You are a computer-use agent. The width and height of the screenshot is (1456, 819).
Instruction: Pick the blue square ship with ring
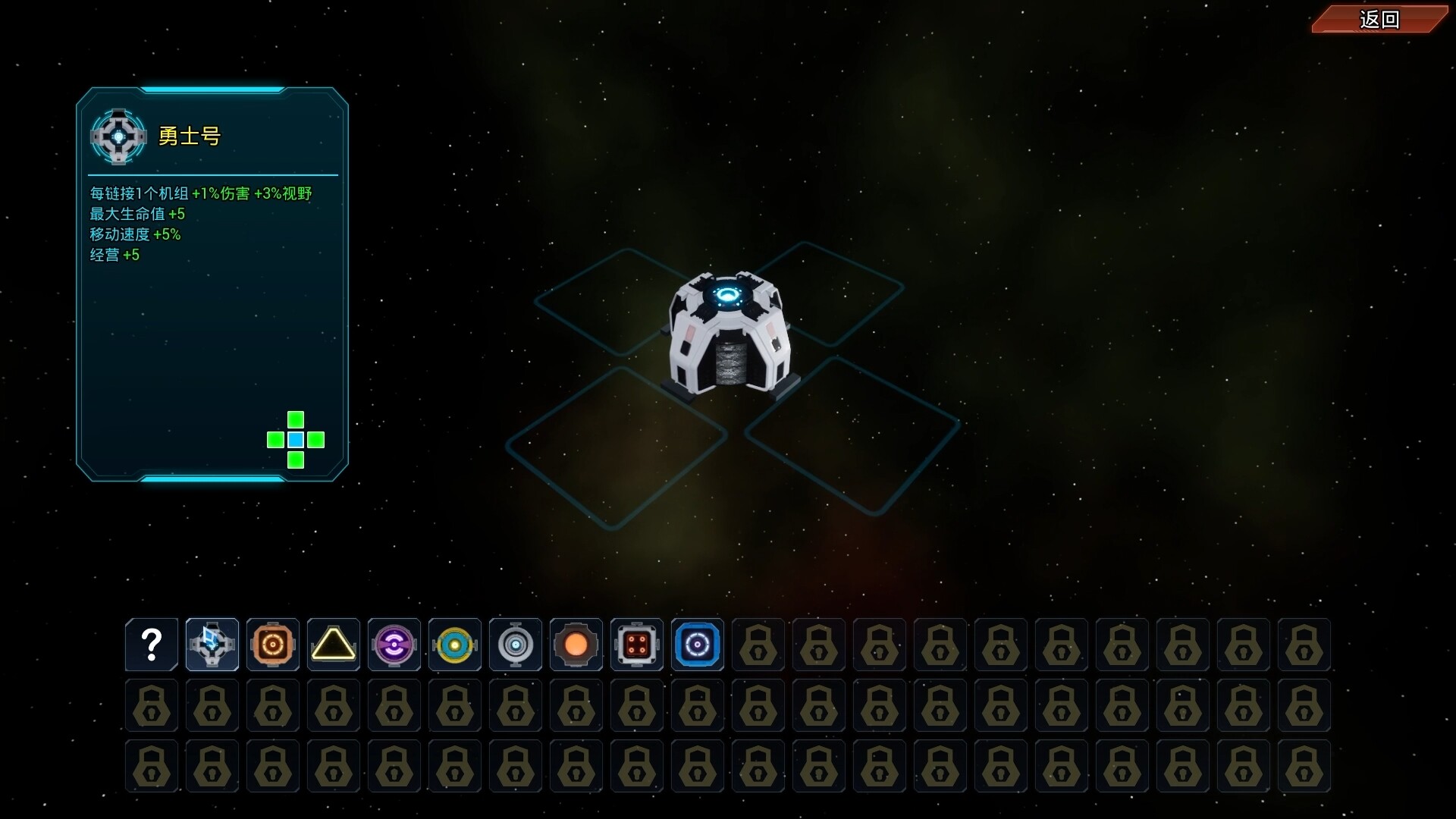(x=698, y=645)
